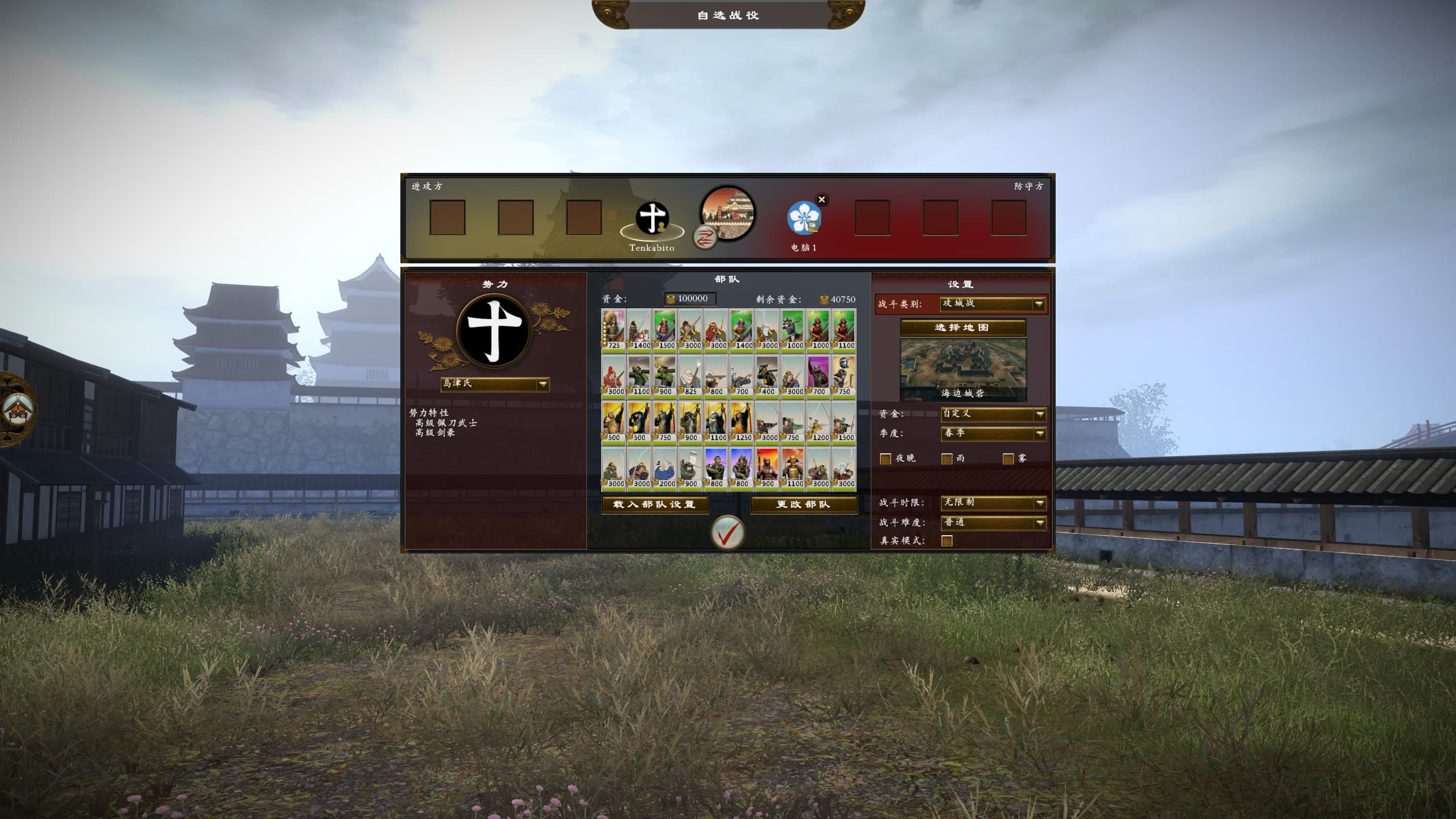Select the Tenkabito player cross emblem

click(652, 218)
